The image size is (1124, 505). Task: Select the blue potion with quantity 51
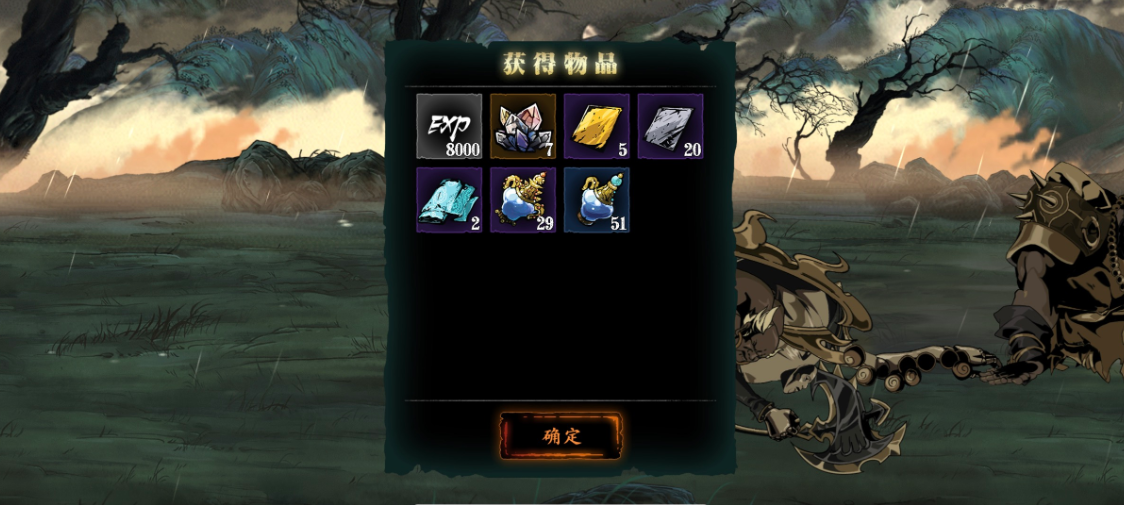(x=597, y=200)
